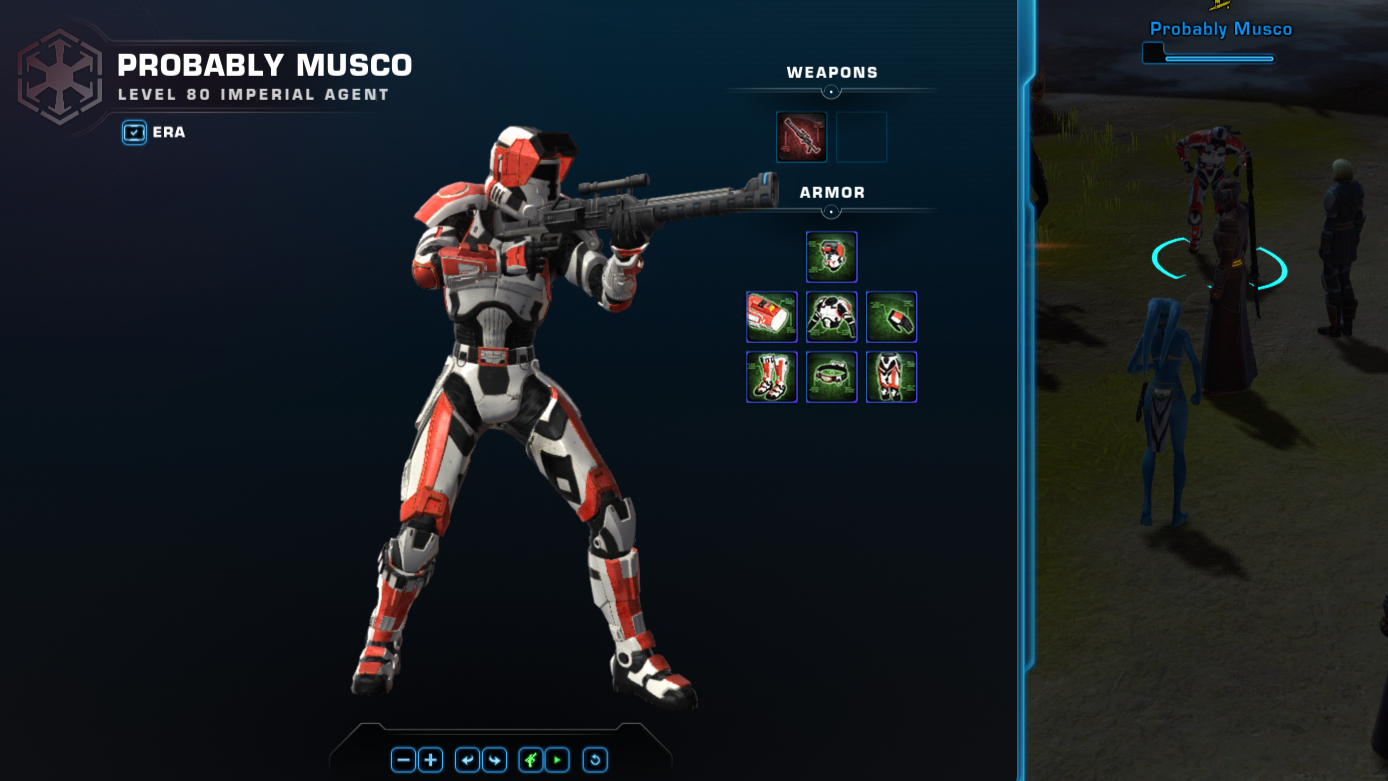Click the Probably Musco nameplate
Screen dimensions: 1388x781
1220,29
